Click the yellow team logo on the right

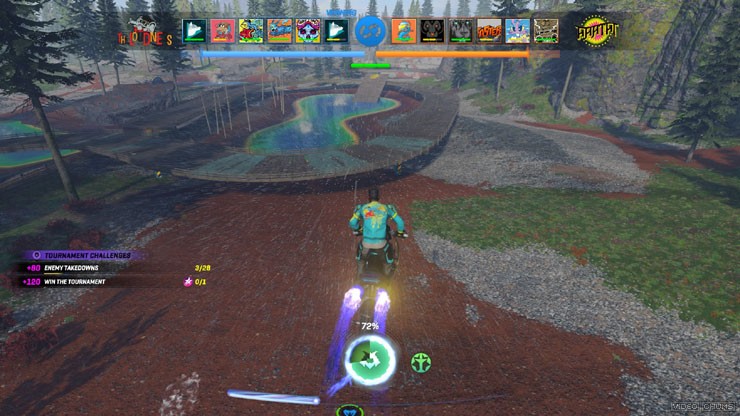(597, 32)
